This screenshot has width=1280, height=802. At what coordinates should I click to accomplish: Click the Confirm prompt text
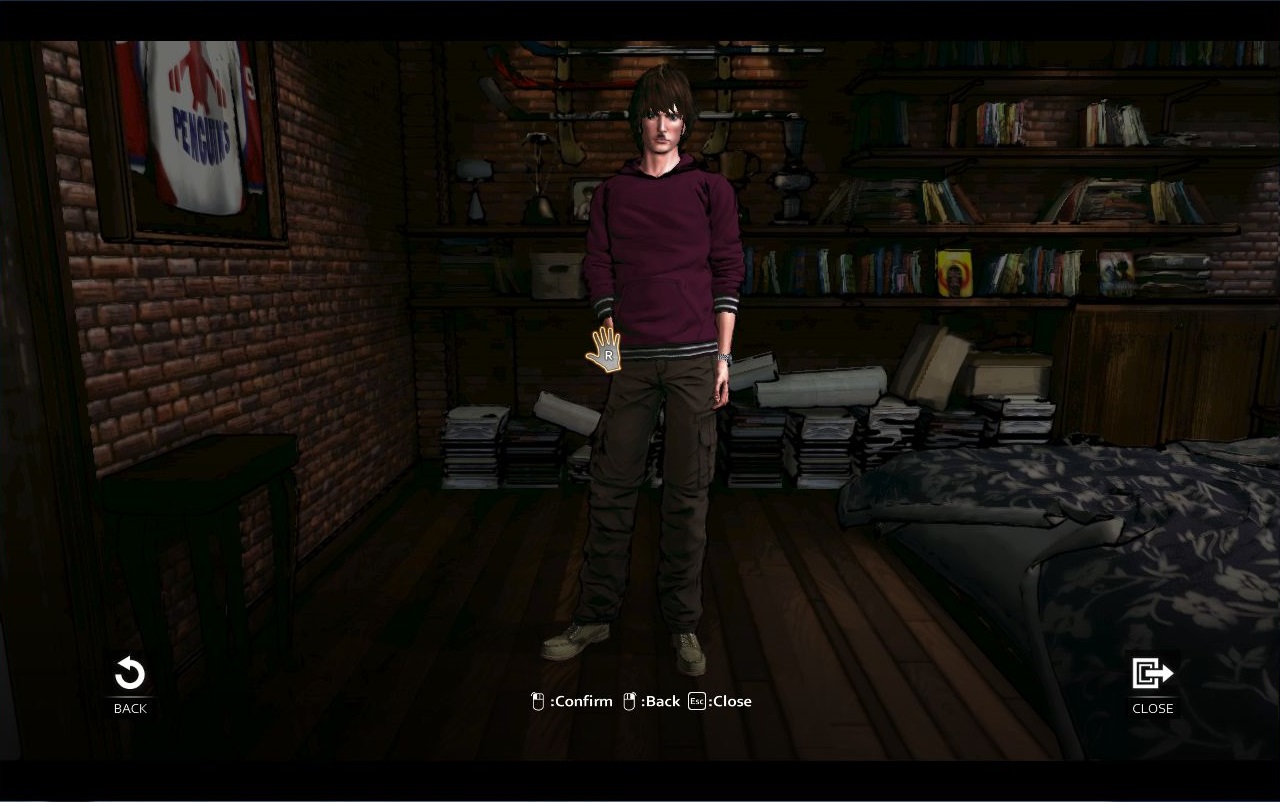(580, 701)
